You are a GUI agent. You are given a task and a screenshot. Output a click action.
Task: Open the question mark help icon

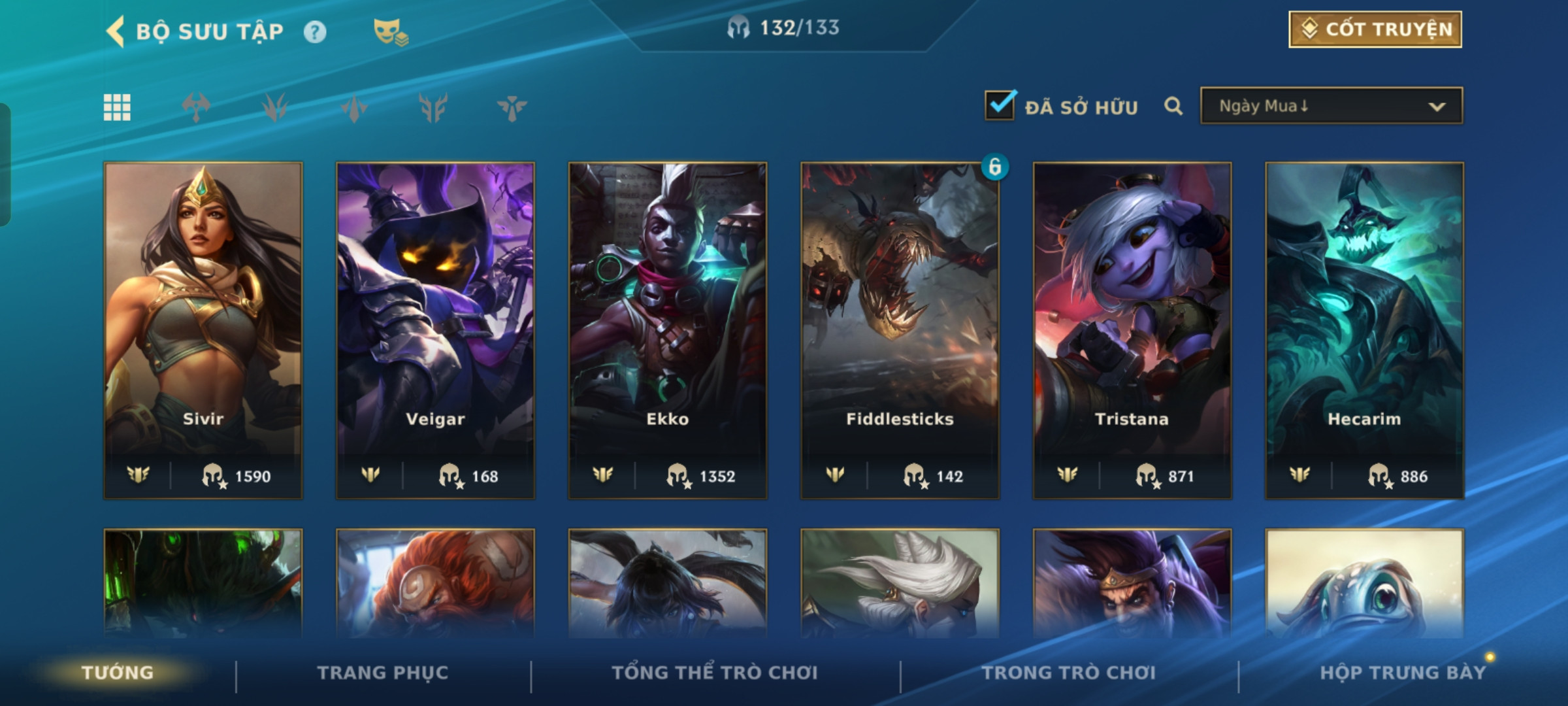(315, 32)
